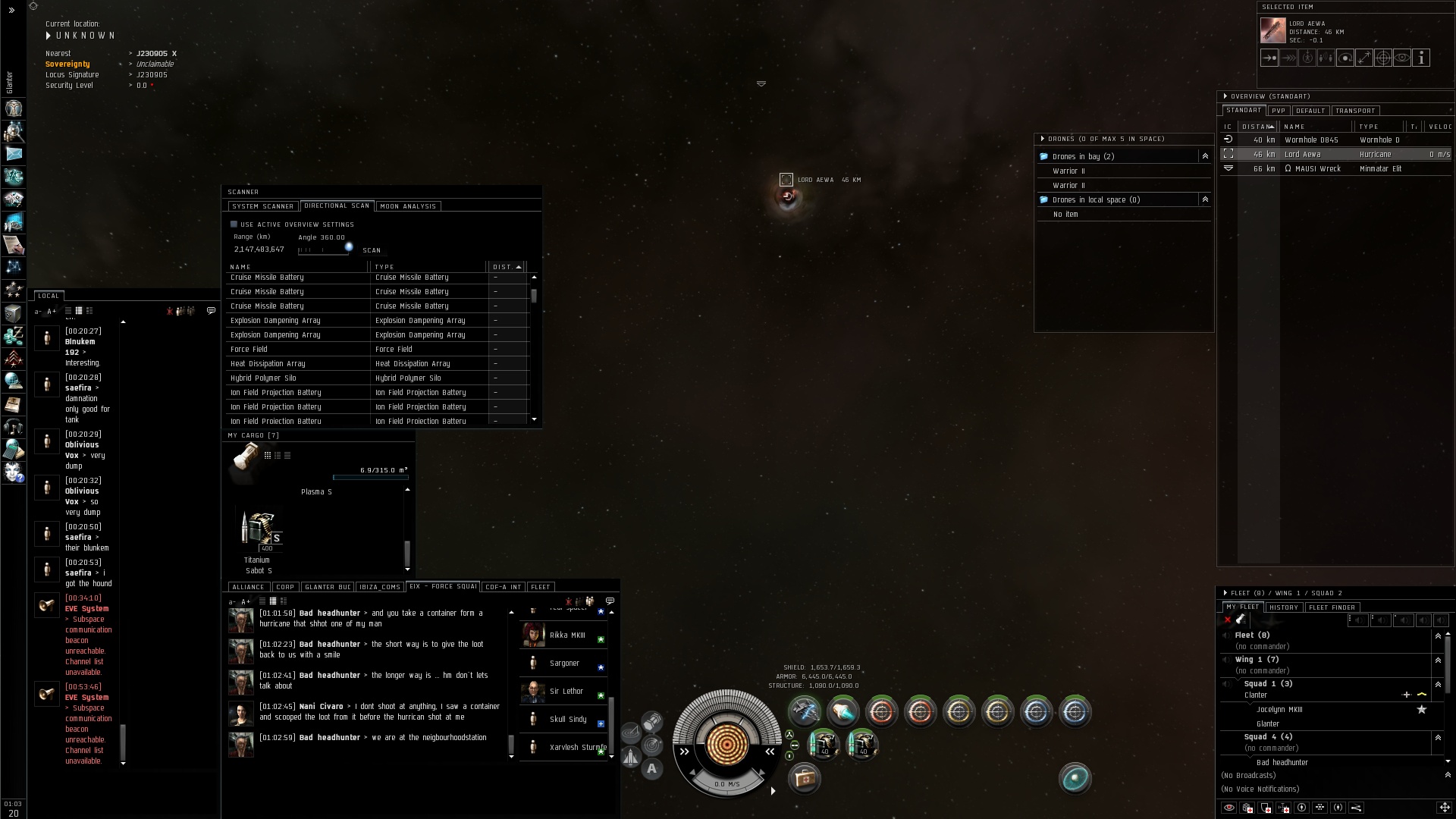This screenshot has height=819, width=1456.
Task: Switch to the Transport overview tab
Action: point(1355,111)
